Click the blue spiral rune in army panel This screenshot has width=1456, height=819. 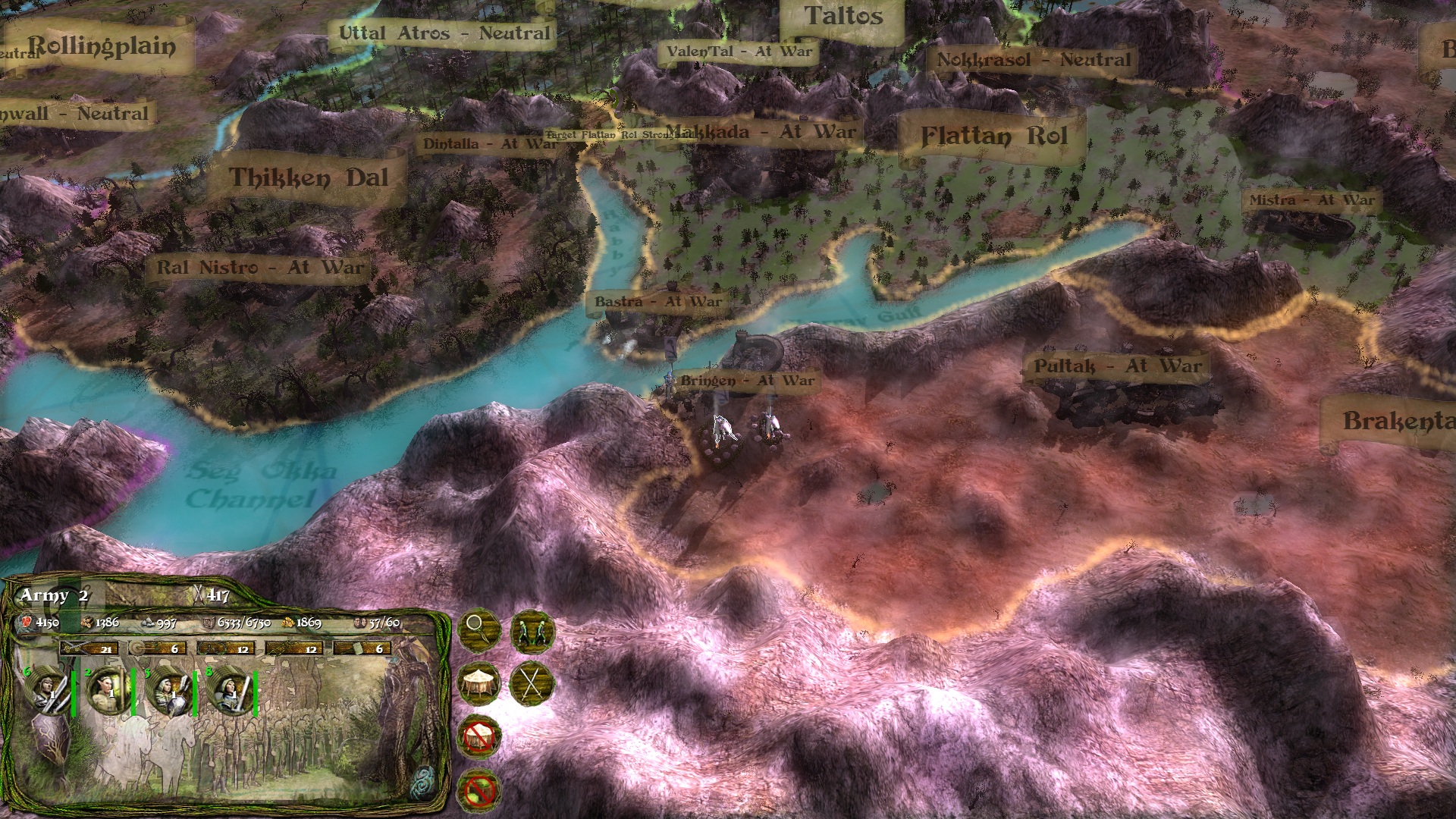(x=423, y=782)
